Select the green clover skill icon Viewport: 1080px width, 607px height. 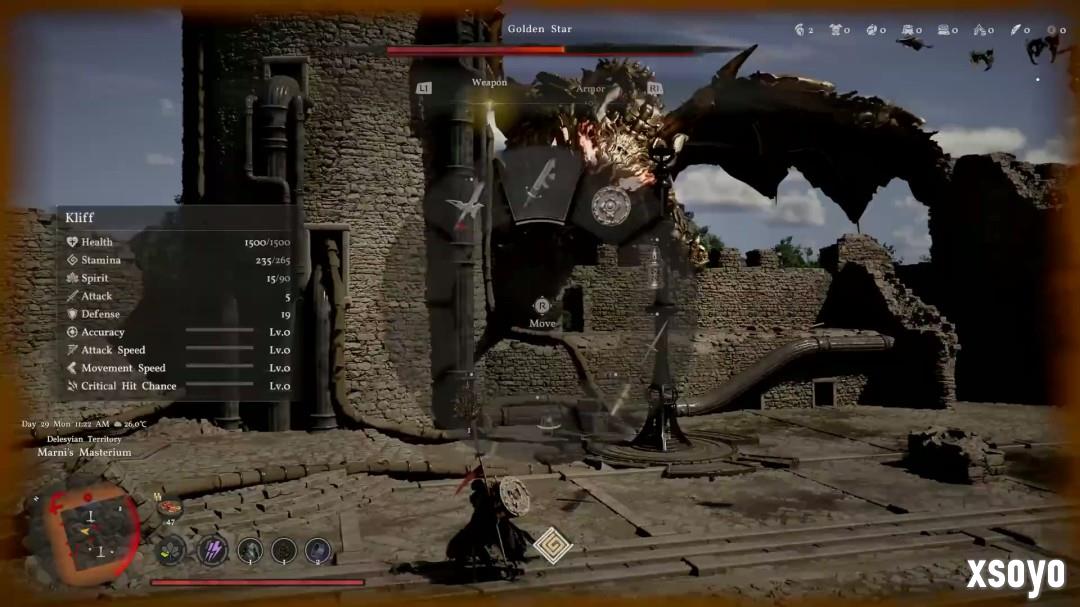(171, 550)
